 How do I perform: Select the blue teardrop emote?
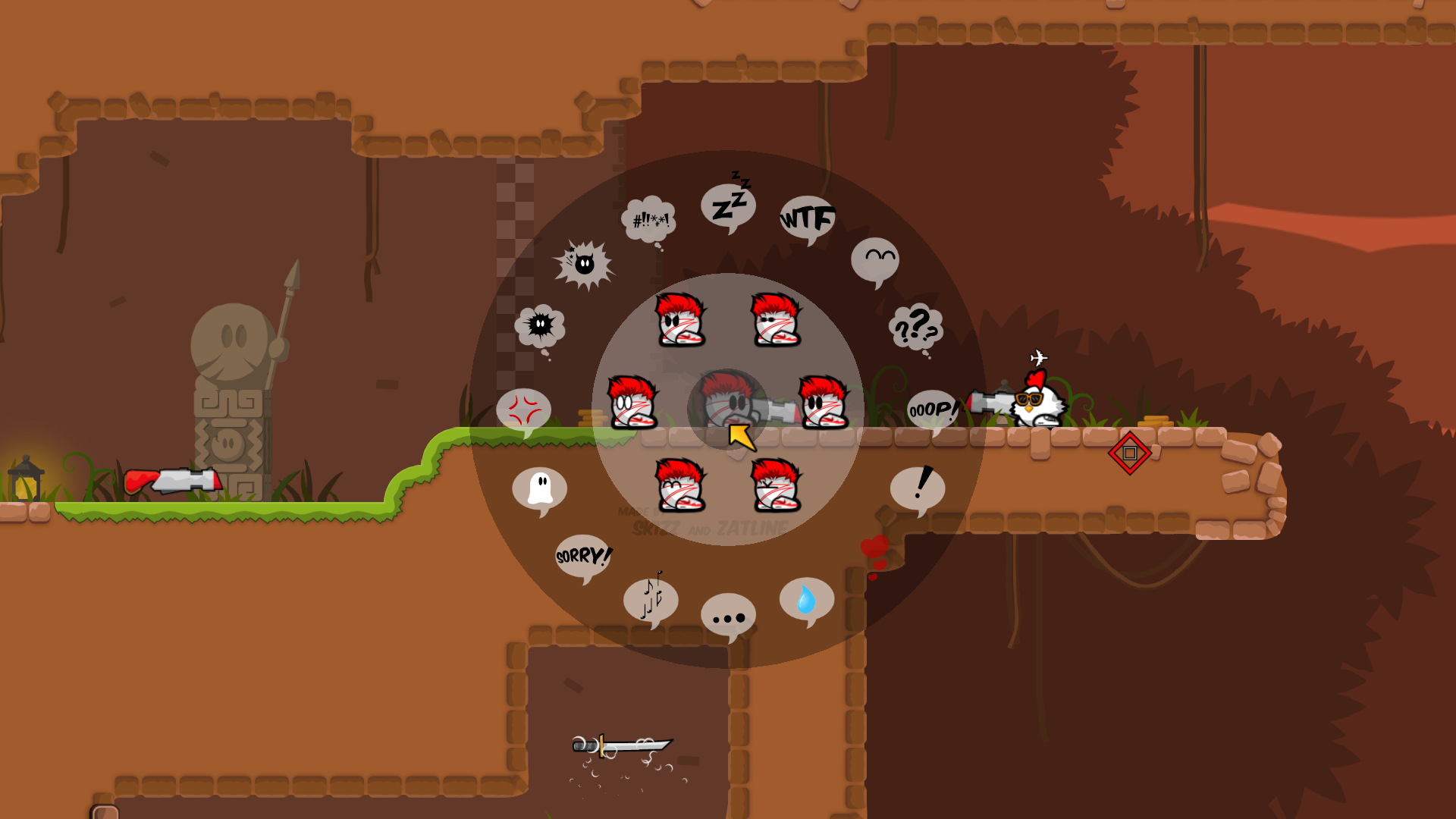[x=806, y=598]
